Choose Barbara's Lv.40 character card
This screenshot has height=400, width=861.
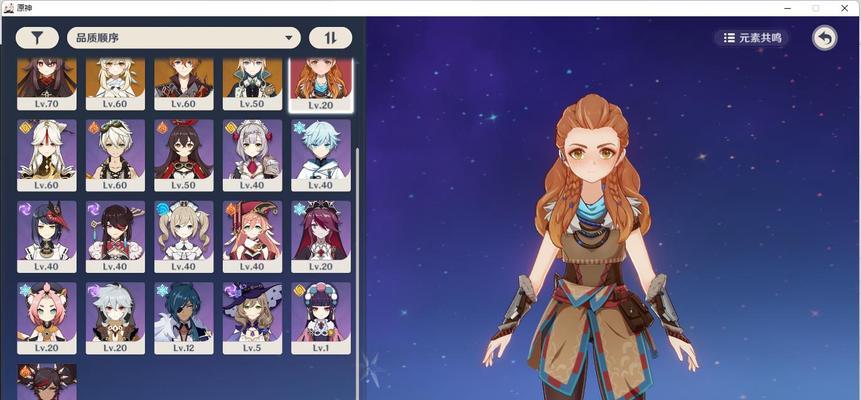[x=183, y=236]
